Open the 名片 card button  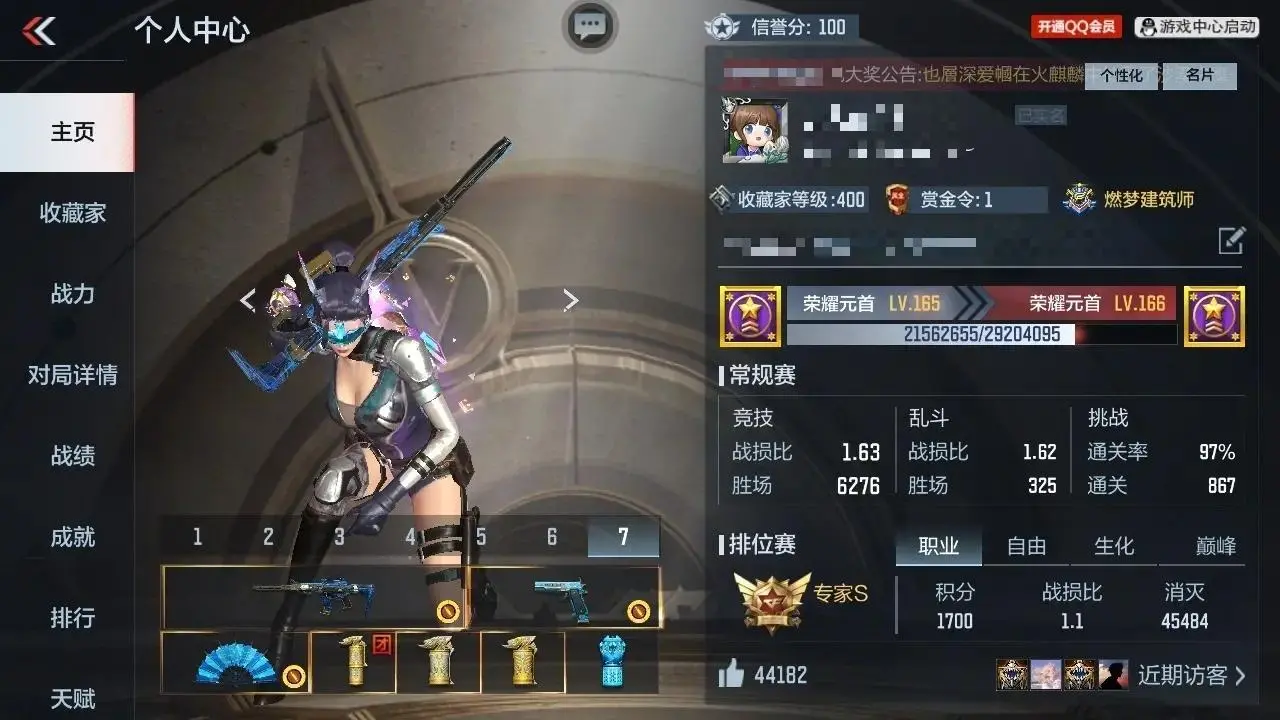point(1200,76)
